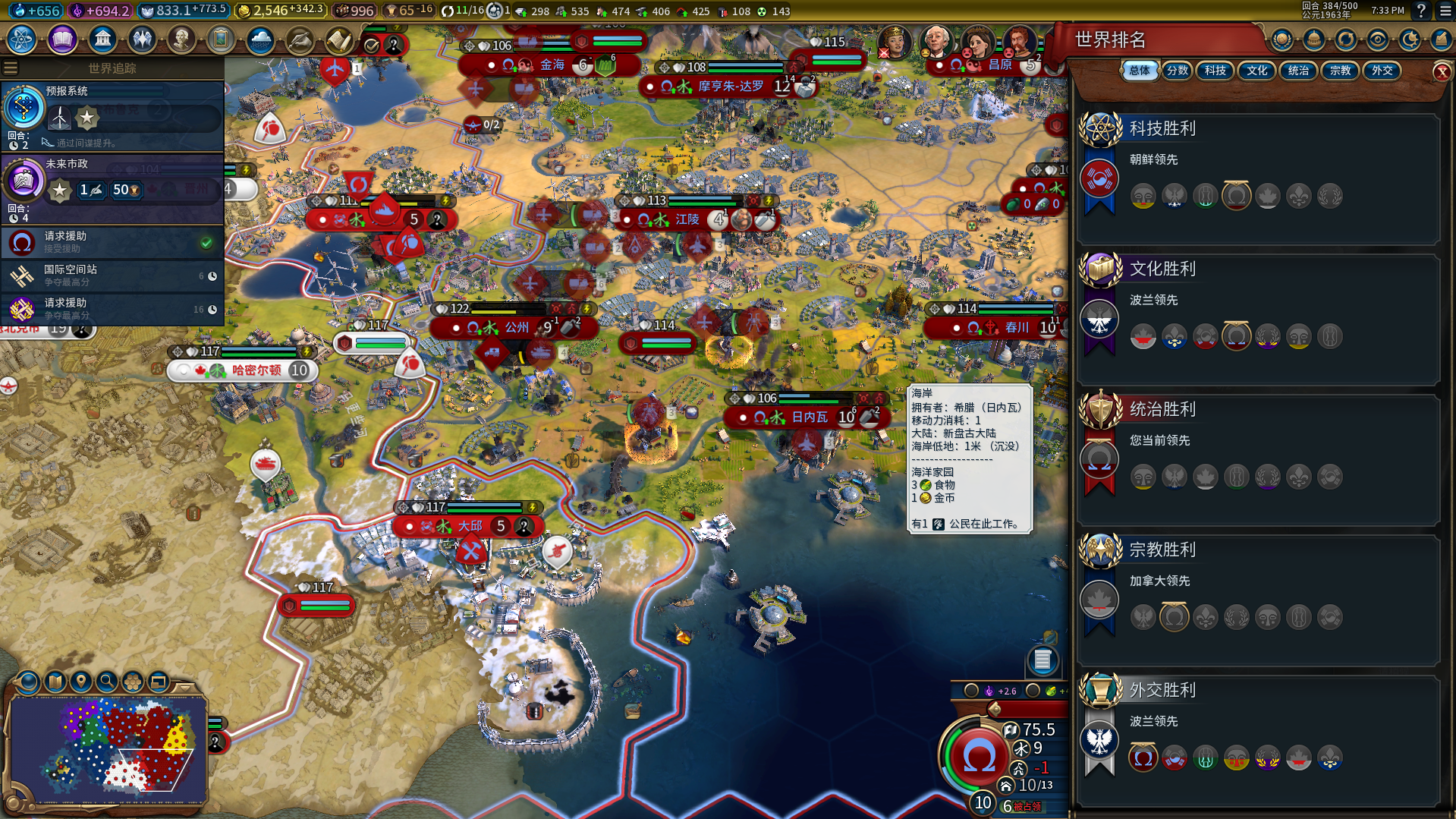Close the World Rankings panel
Viewport: 1456px width, 819px height.
(1442, 72)
